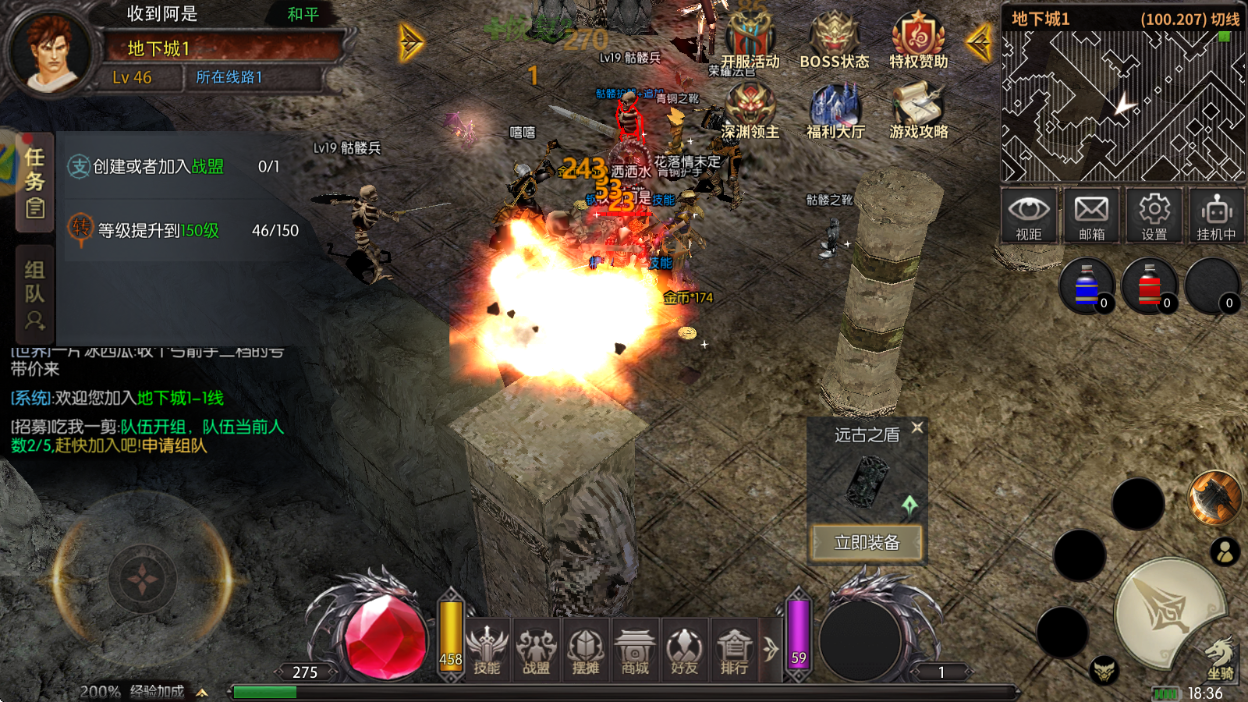Viewport: 1248px width, 702px height.
Task: Open the 商城 shop
Action: coord(635,648)
